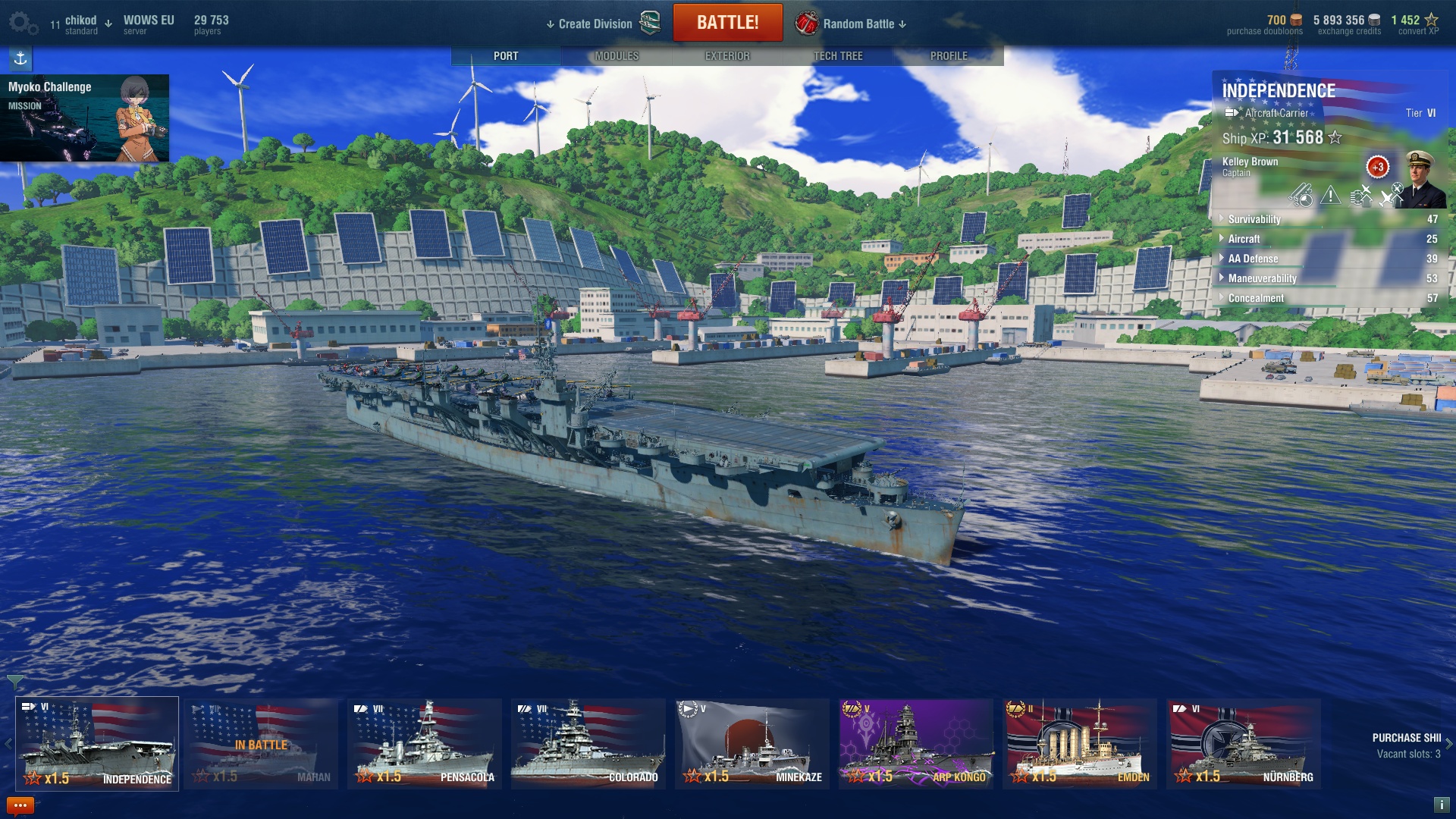
Task: Open the Myoko Challenge mission banner
Action: click(84, 118)
